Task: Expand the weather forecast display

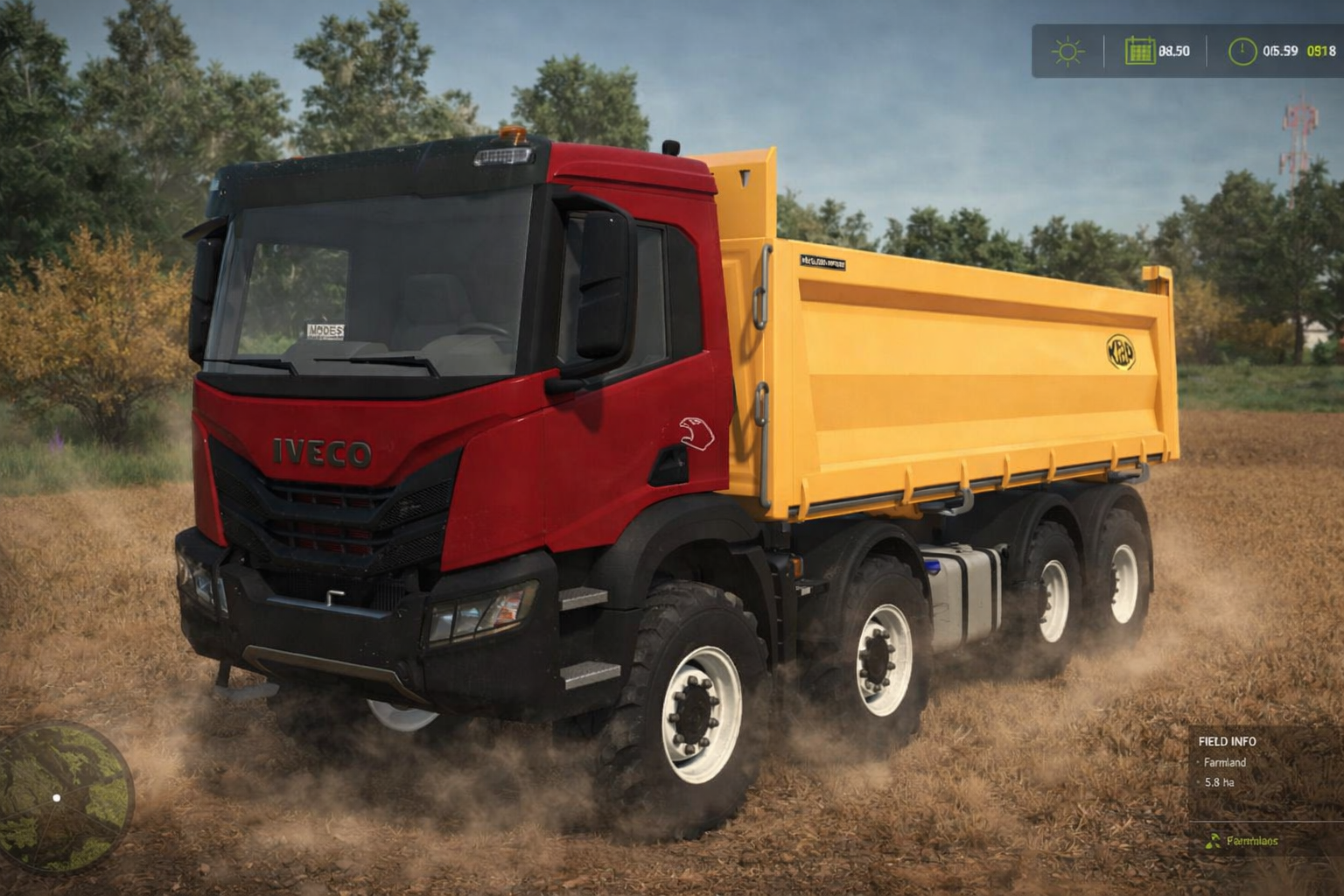Action: pos(1069,51)
